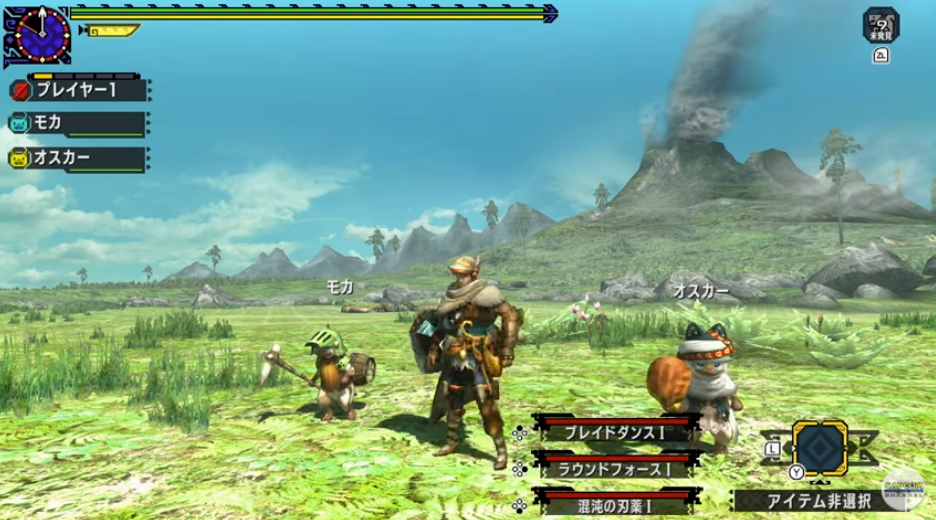The width and height of the screenshot is (936, 520).
Task: Activate the ラウンドフォースI hunter art
Action: click(x=614, y=466)
